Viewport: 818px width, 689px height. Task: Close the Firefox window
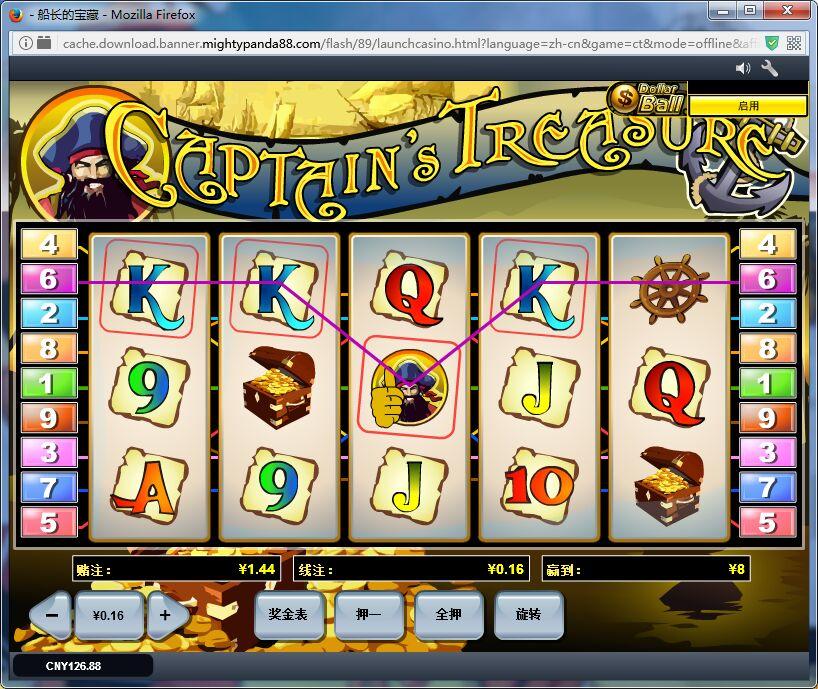point(790,11)
